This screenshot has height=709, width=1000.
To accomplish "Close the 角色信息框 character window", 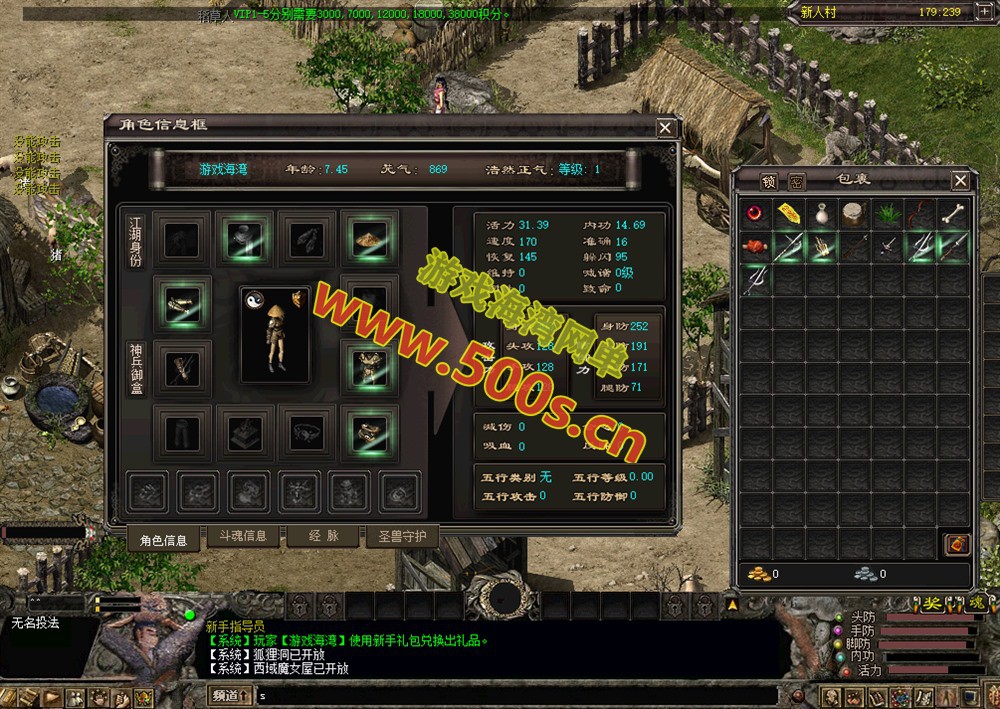I will click(x=665, y=128).
